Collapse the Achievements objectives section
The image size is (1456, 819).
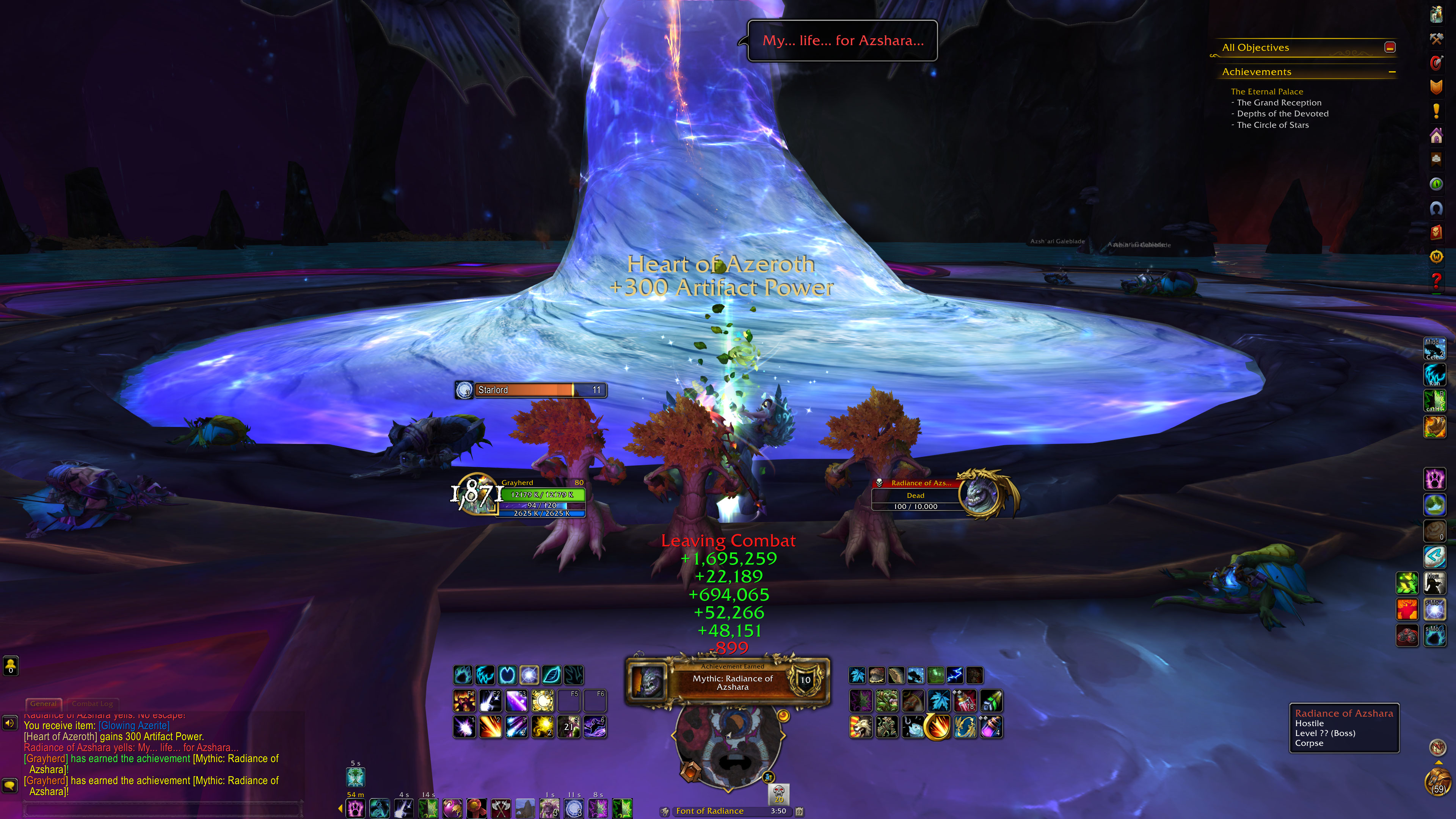(1392, 72)
